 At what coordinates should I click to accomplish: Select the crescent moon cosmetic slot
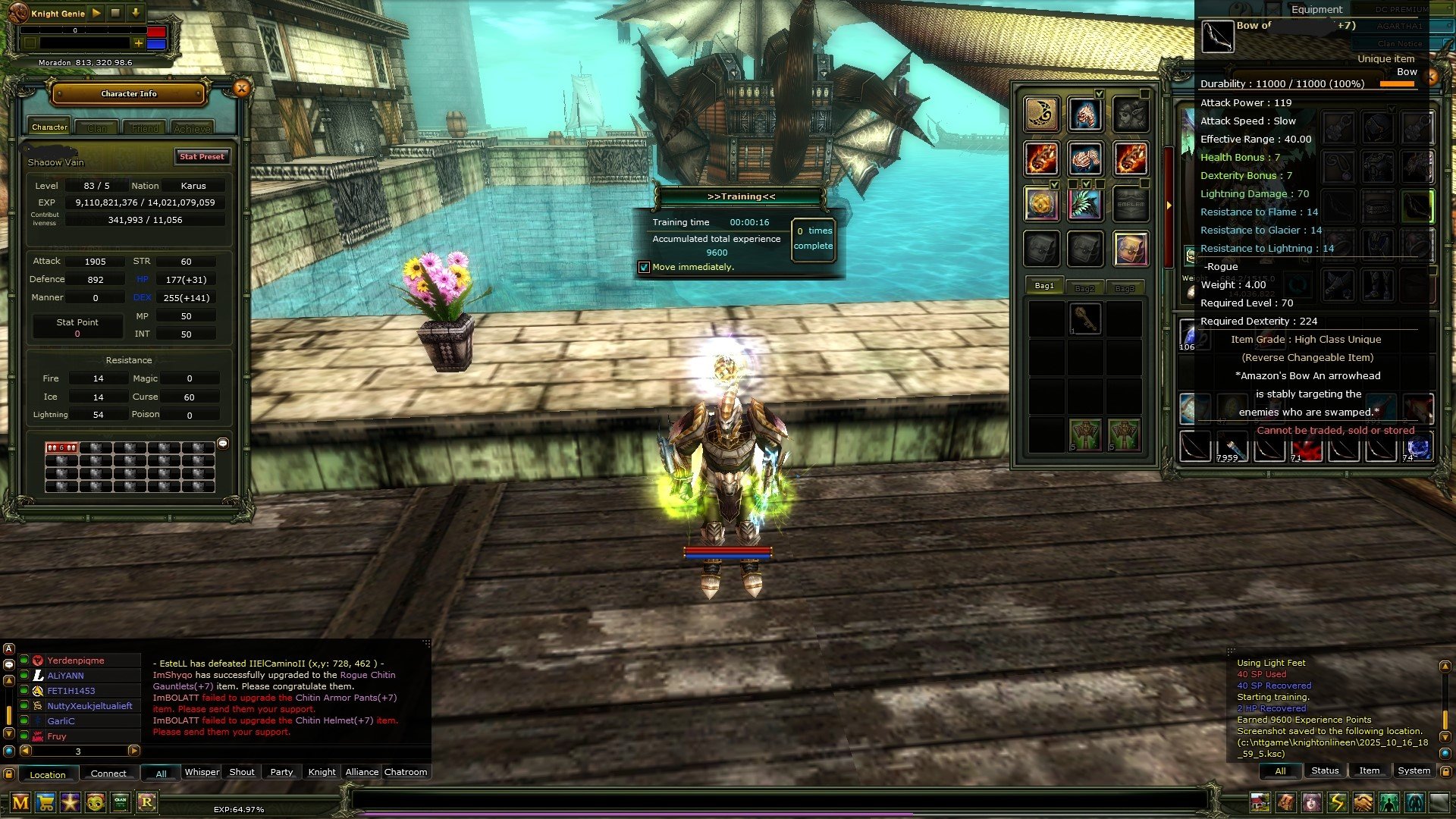pyautogui.click(x=1041, y=114)
